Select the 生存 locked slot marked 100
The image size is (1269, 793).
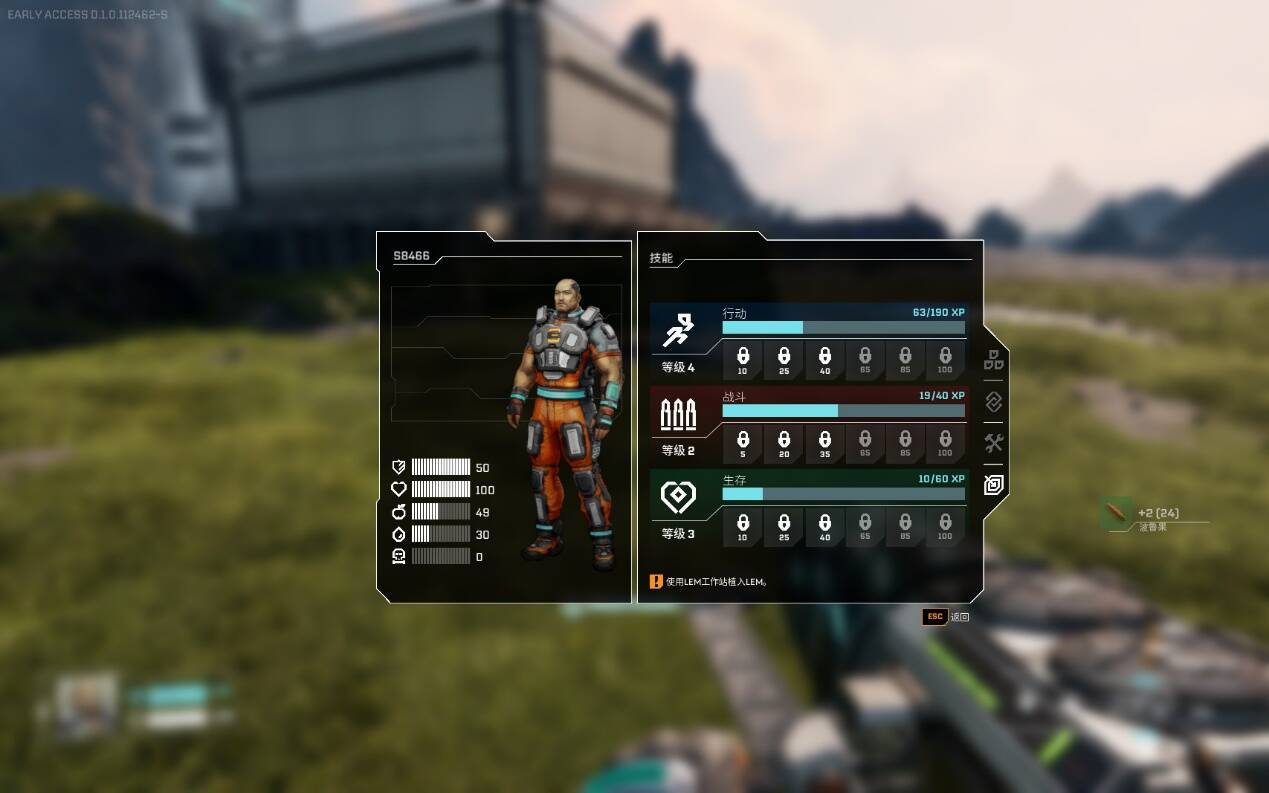945,526
